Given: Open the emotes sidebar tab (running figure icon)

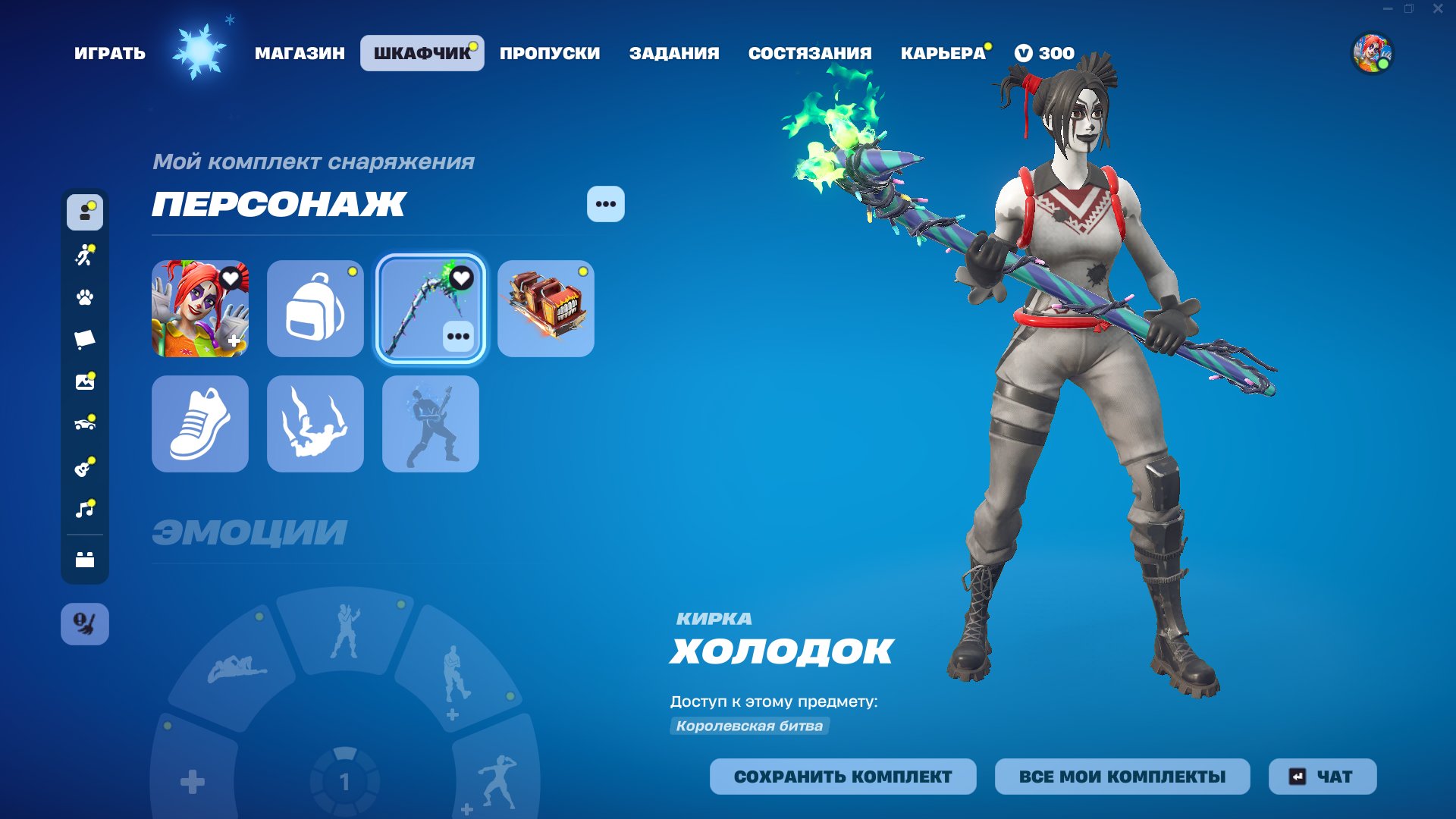Looking at the screenshot, I should [85, 256].
